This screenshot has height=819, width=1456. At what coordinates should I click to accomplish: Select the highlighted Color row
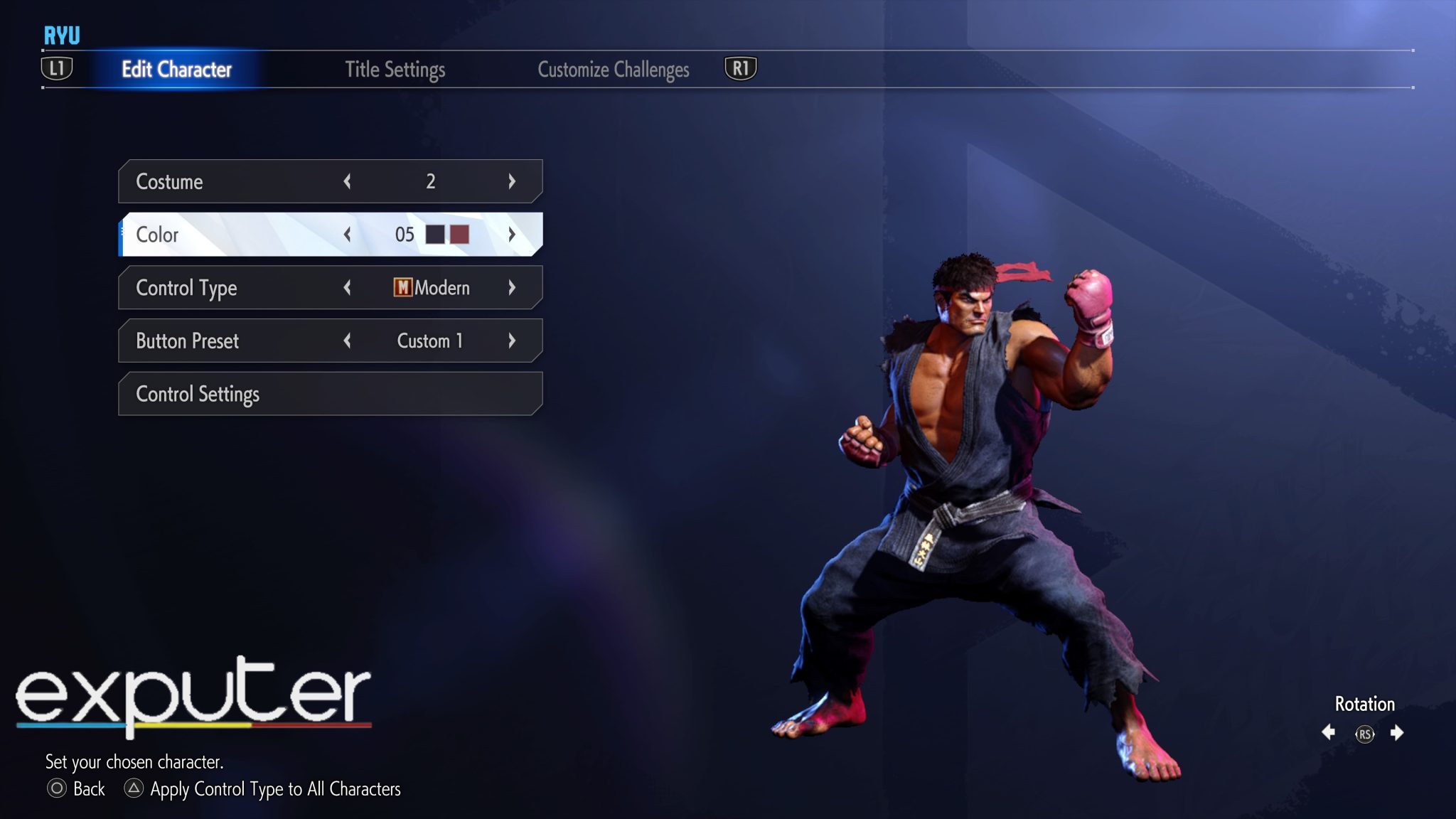point(213,235)
